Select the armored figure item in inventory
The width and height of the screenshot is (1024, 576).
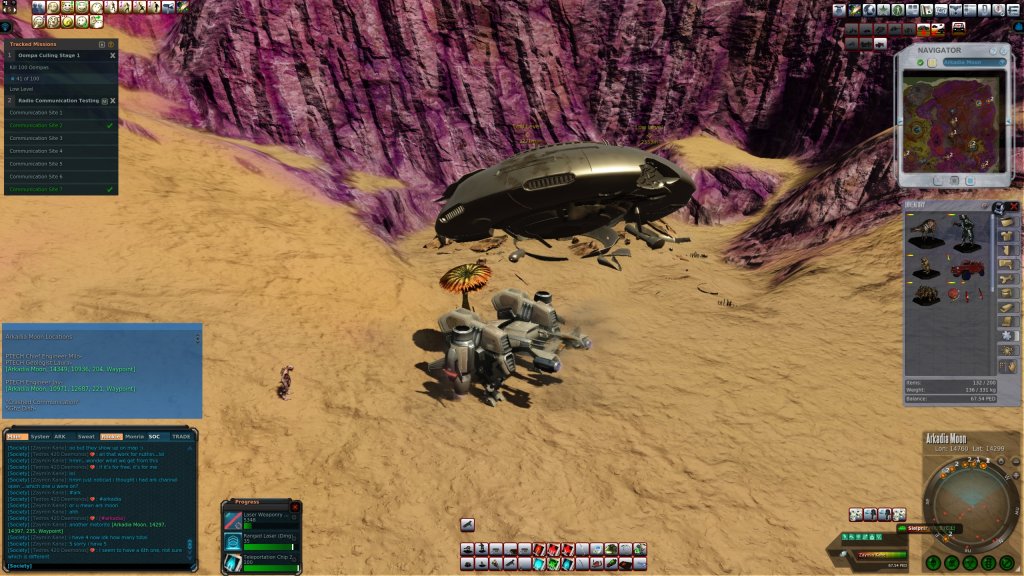pos(966,232)
